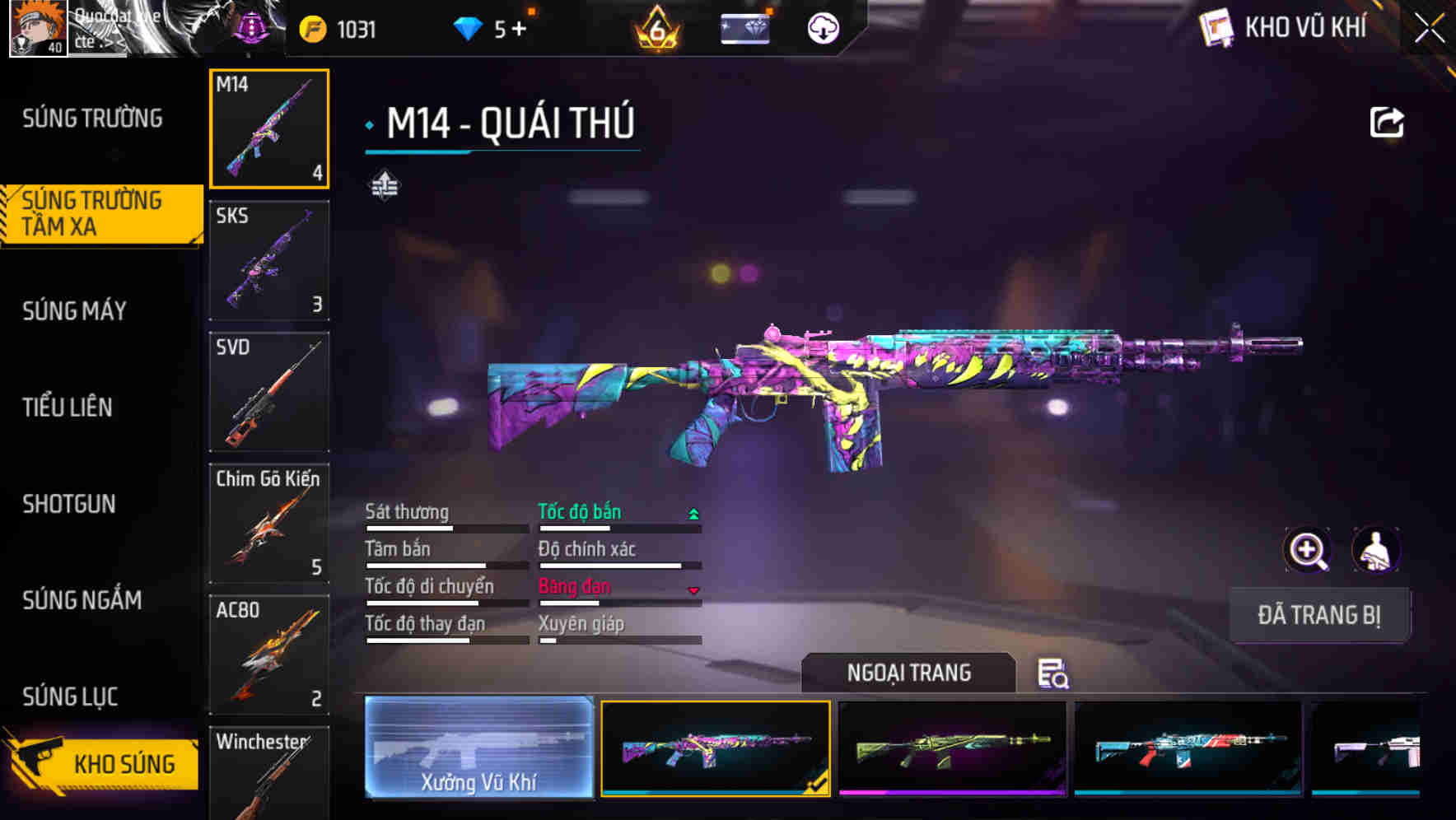
Task: Select the SVD weapon thumbnail
Action: pos(268,393)
